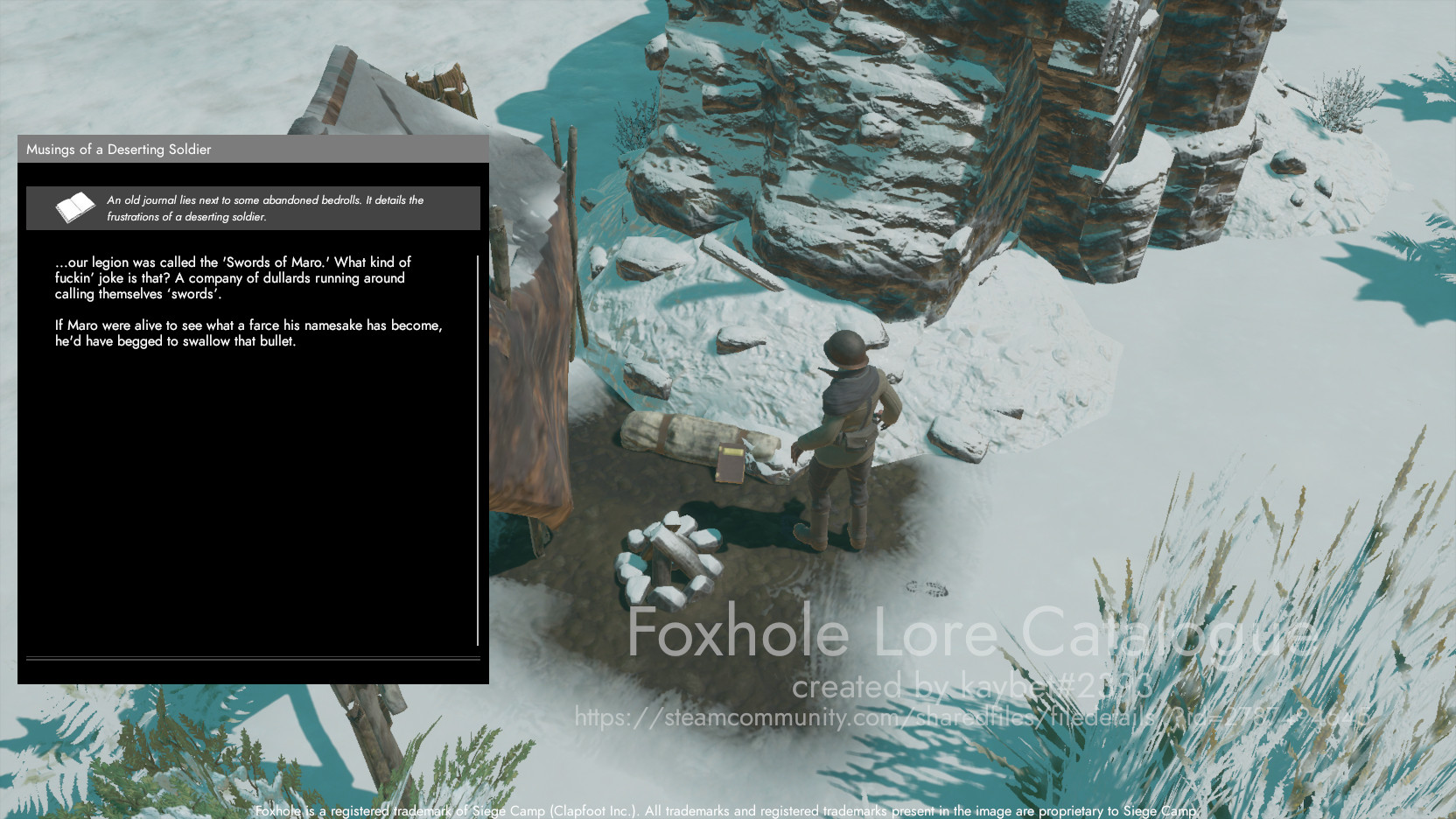Select the 'Musings of a Deserting Soldier' title
This screenshot has height=819, width=1456.
(118, 150)
